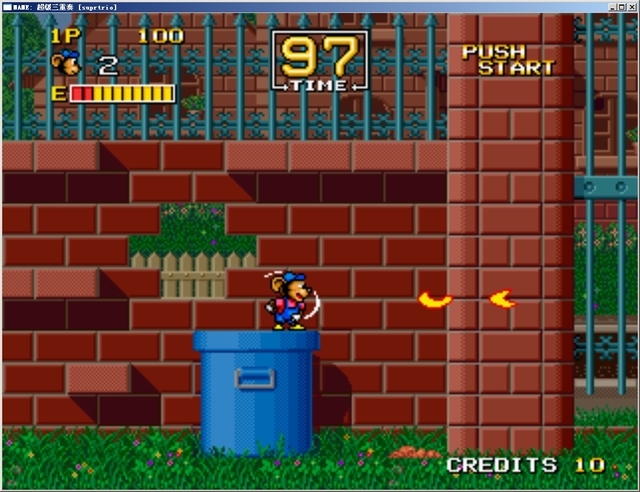The height and width of the screenshot is (492, 640).
Task: Close the MAME window
Action: pyautogui.click(x=630, y=6)
